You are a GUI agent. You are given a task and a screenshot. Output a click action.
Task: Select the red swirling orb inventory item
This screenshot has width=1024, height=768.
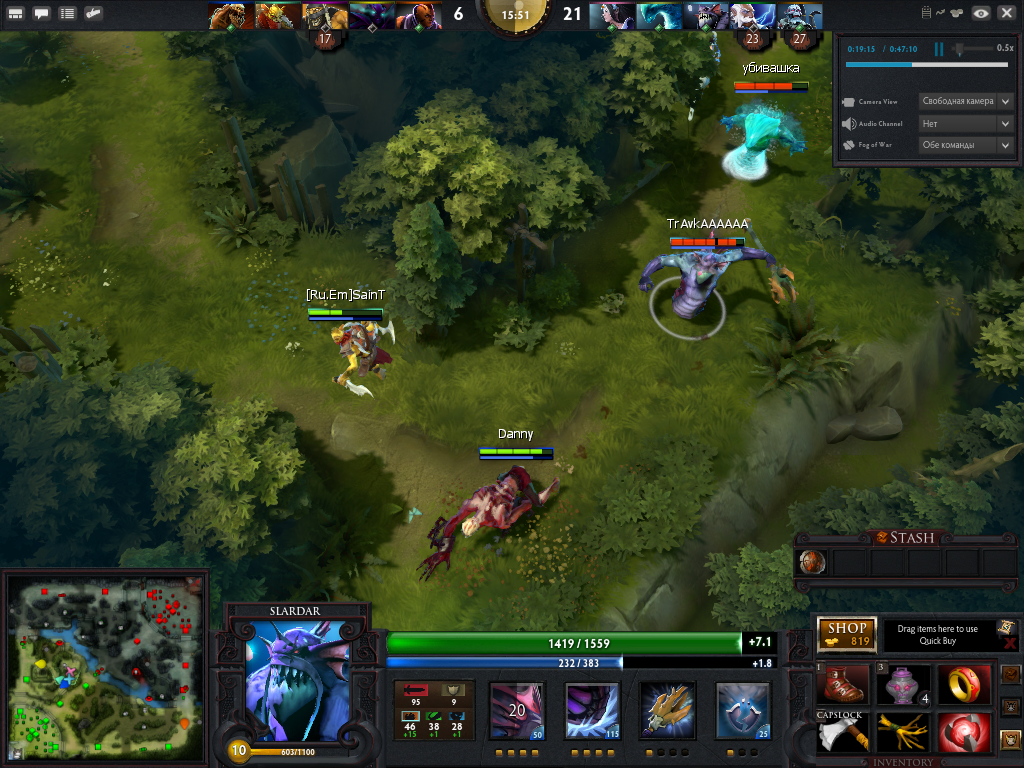tap(963, 733)
